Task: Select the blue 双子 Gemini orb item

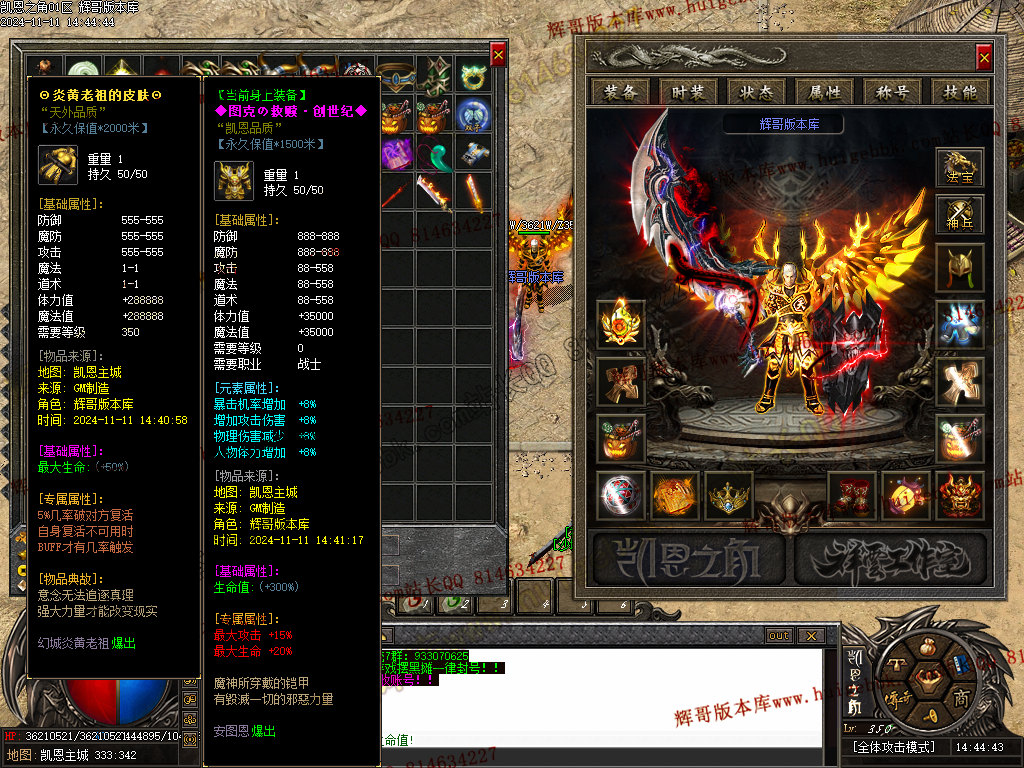Action: pyautogui.click(x=472, y=114)
